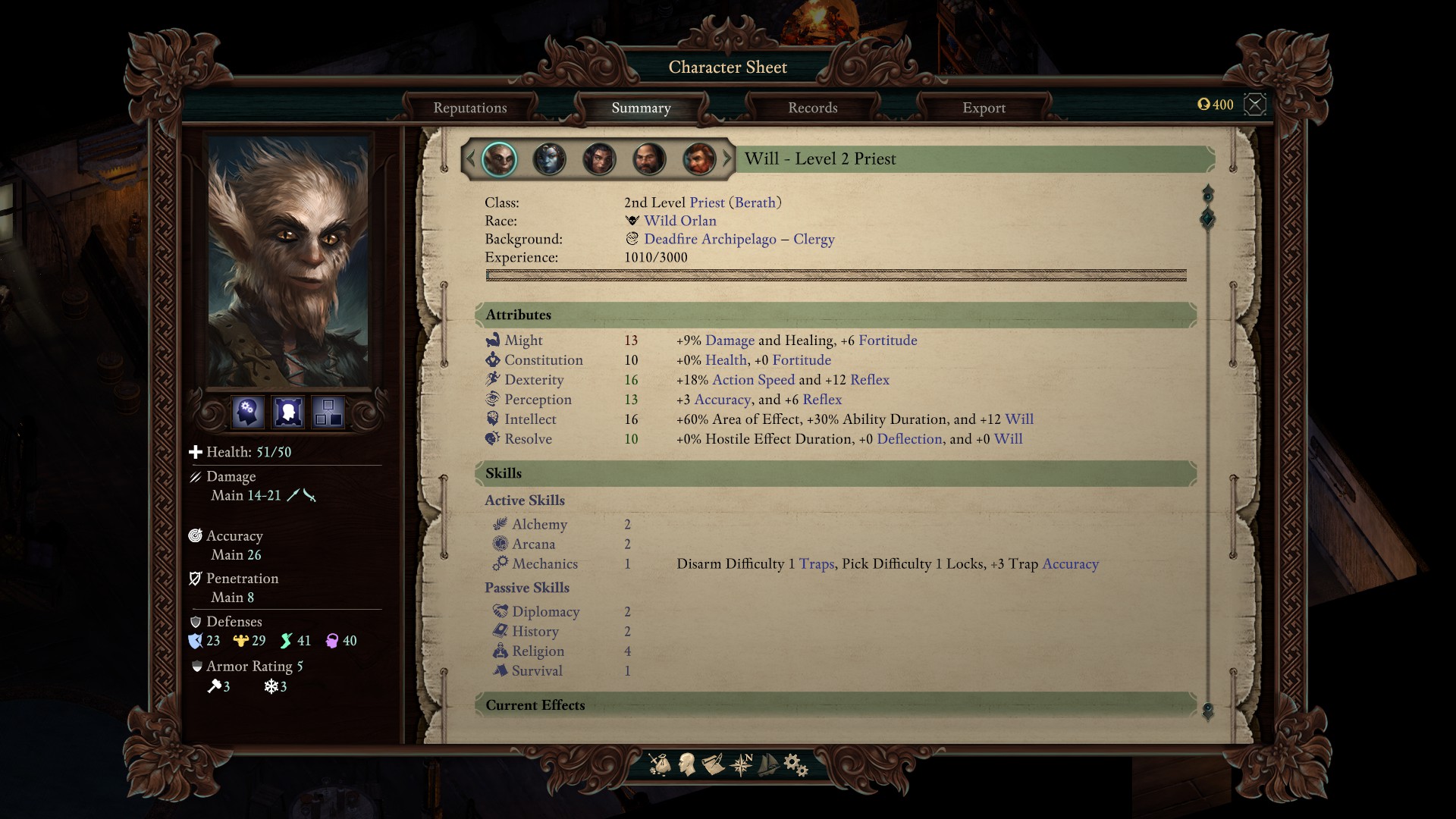Click the framed head portrait icon

click(288, 412)
